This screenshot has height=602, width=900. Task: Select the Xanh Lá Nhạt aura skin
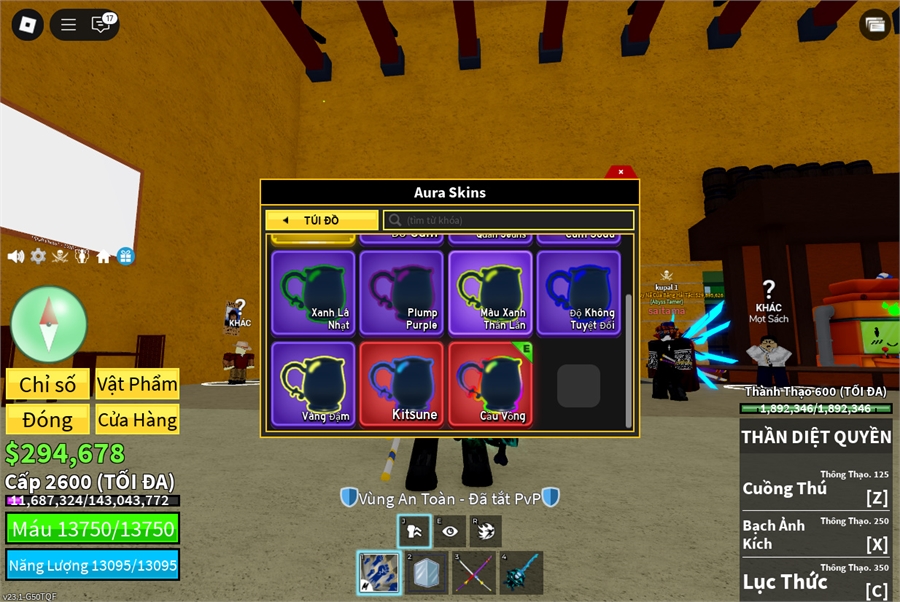click(x=313, y=292)
